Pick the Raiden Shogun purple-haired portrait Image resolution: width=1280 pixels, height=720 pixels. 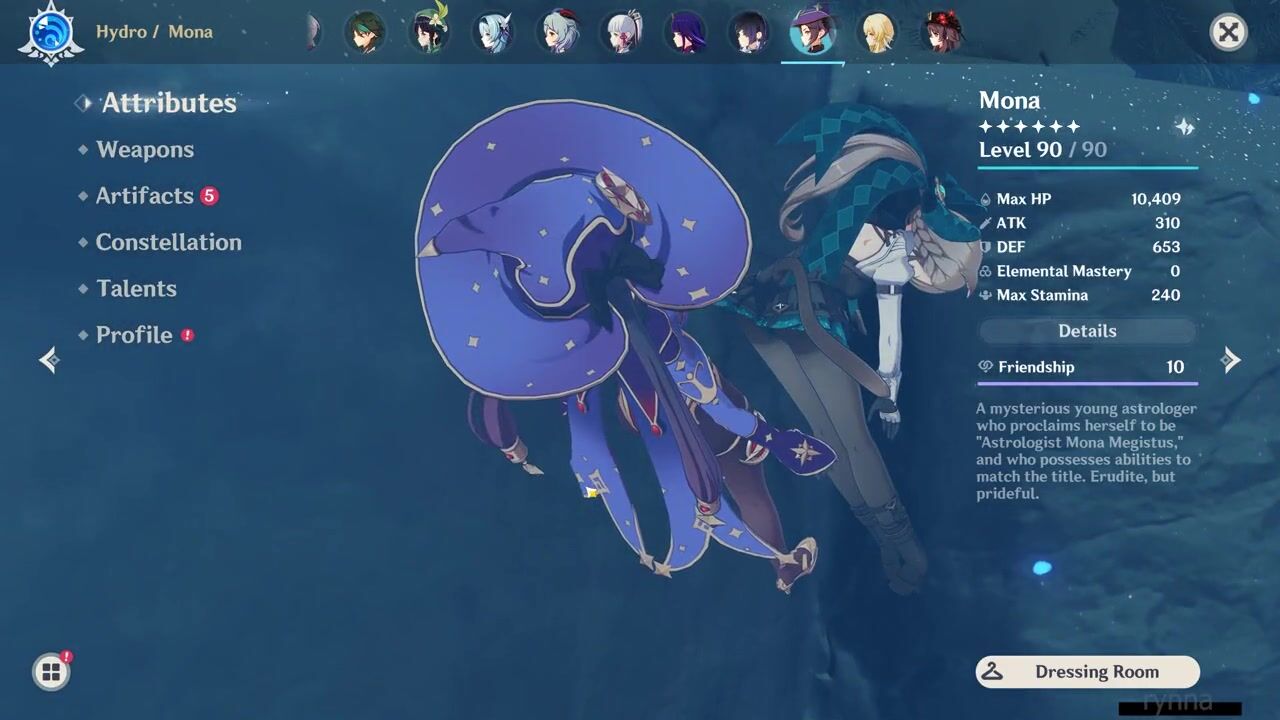click(x=686, y=33)
